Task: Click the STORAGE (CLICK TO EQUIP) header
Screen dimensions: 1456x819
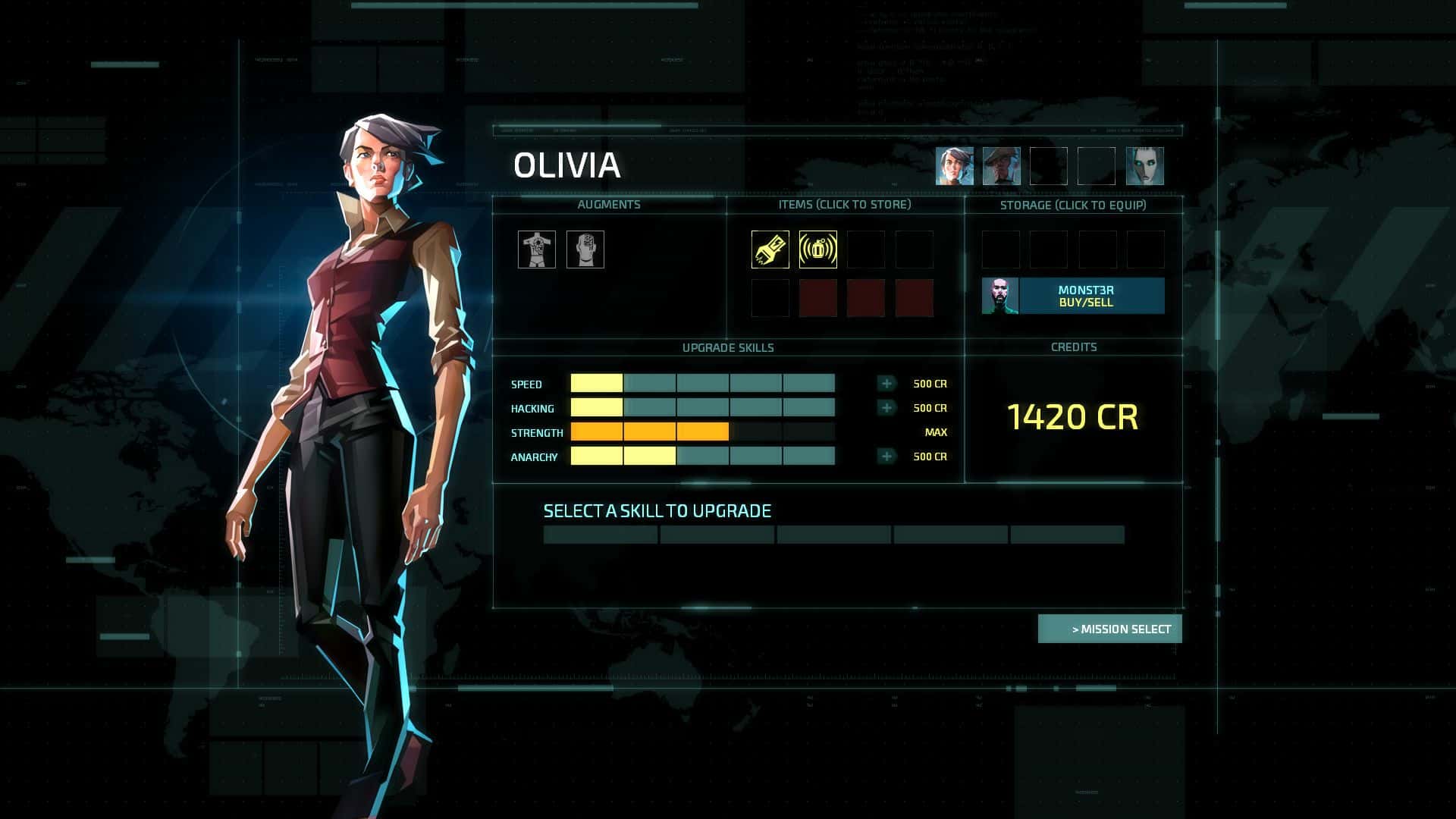Action: pyautogui.click(x=1074, y=204)
